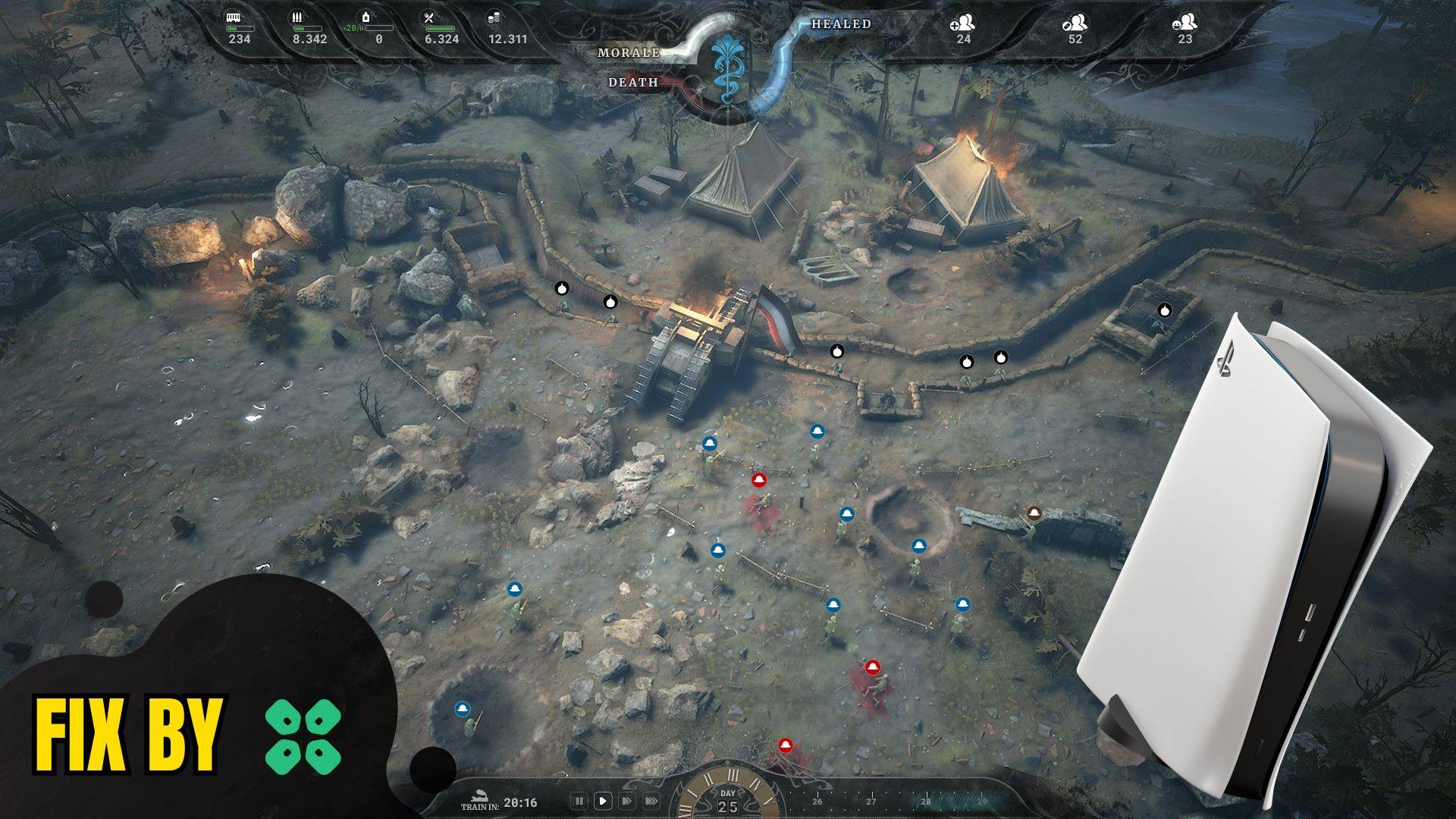Select the brown helmet soldier marker
This screenshot has width=1456, height=819.
pyautogui.click(x=1033, y=513)
